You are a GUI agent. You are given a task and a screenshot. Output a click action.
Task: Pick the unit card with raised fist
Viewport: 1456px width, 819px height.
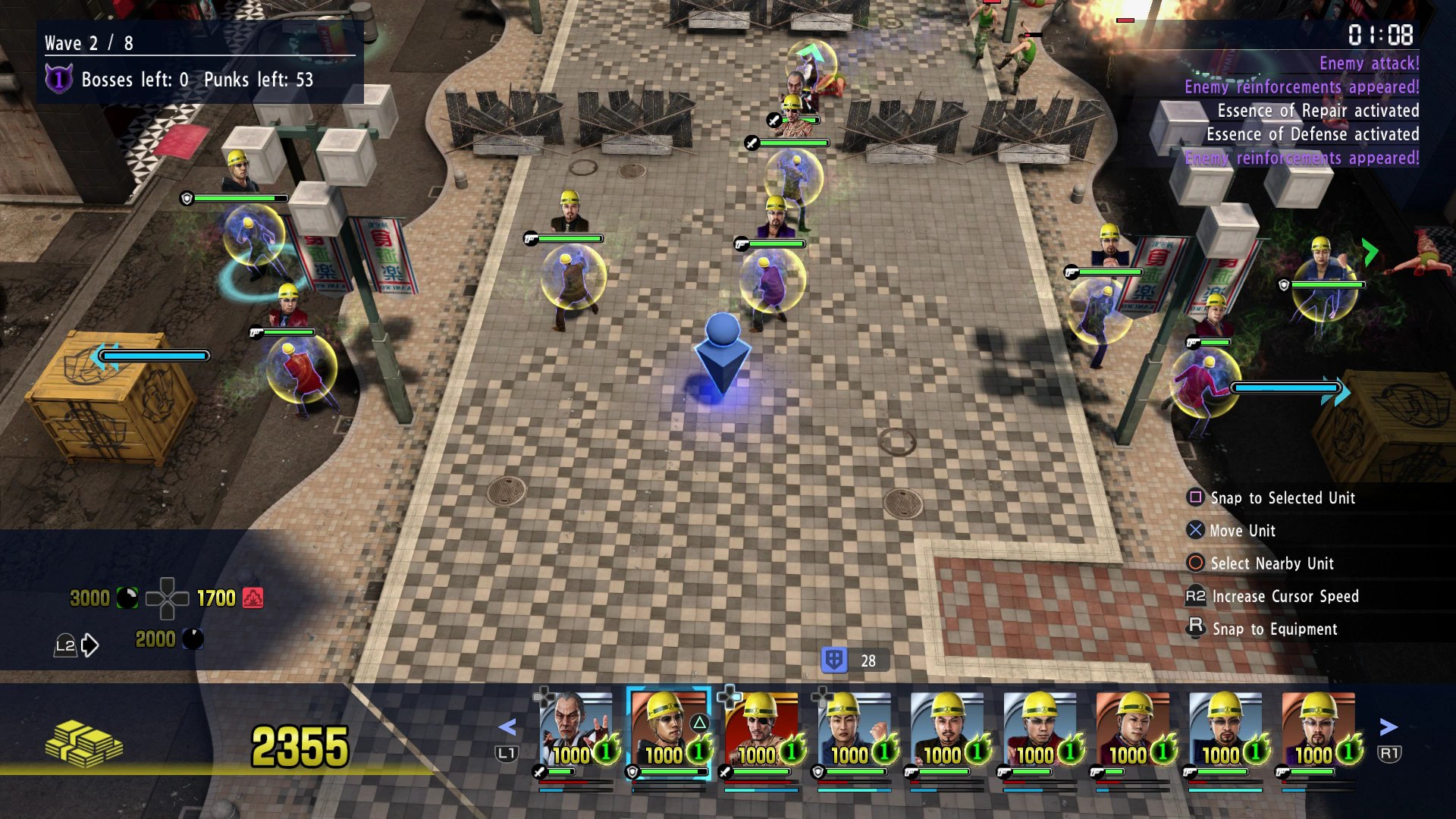[855, 730]
